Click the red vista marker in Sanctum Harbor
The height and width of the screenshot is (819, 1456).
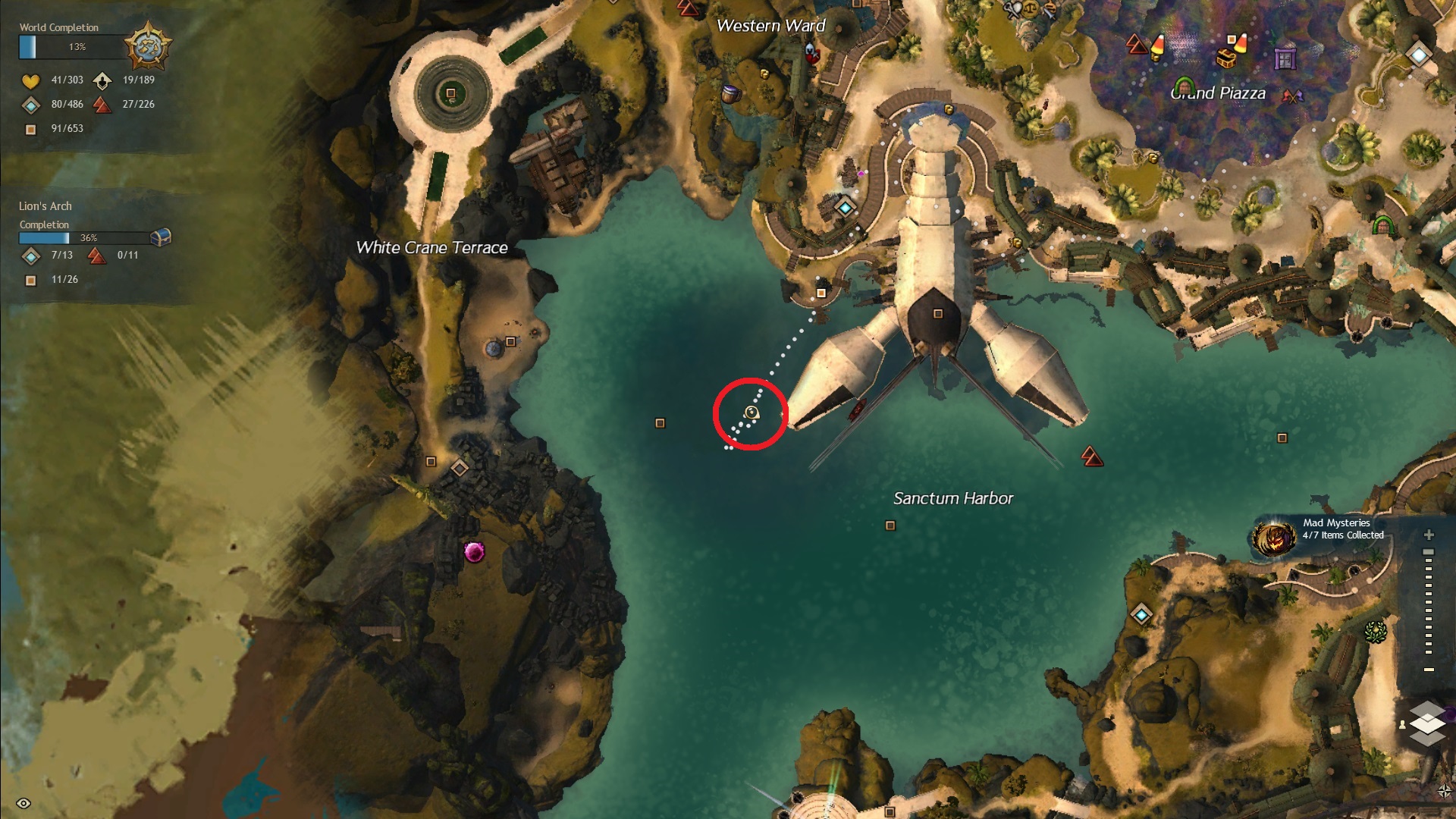(x=1092, y=456)
